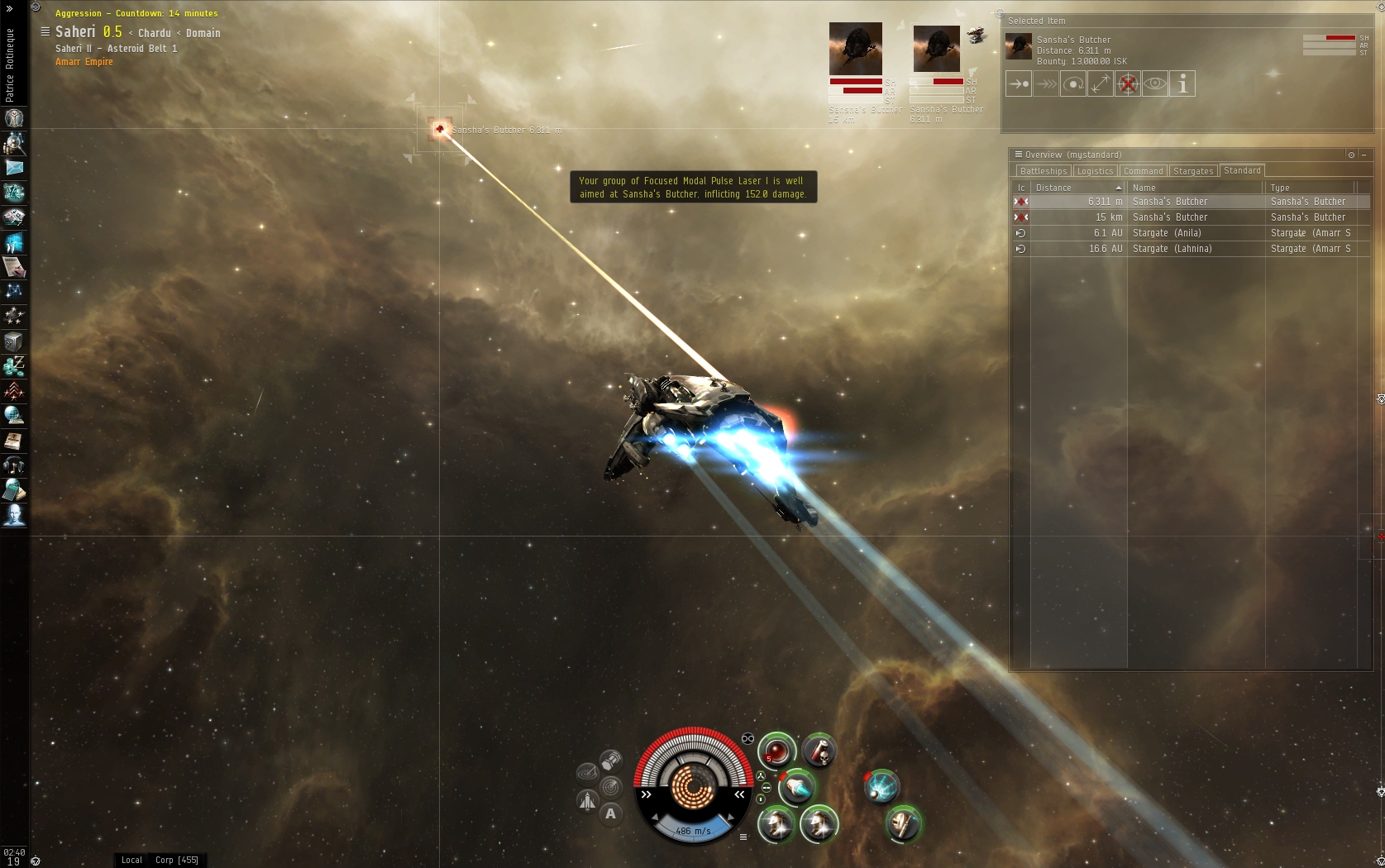Orbit the selected Sansha's Butcher
This screenshot has width=1385, height=868.
pos(1073,84)
